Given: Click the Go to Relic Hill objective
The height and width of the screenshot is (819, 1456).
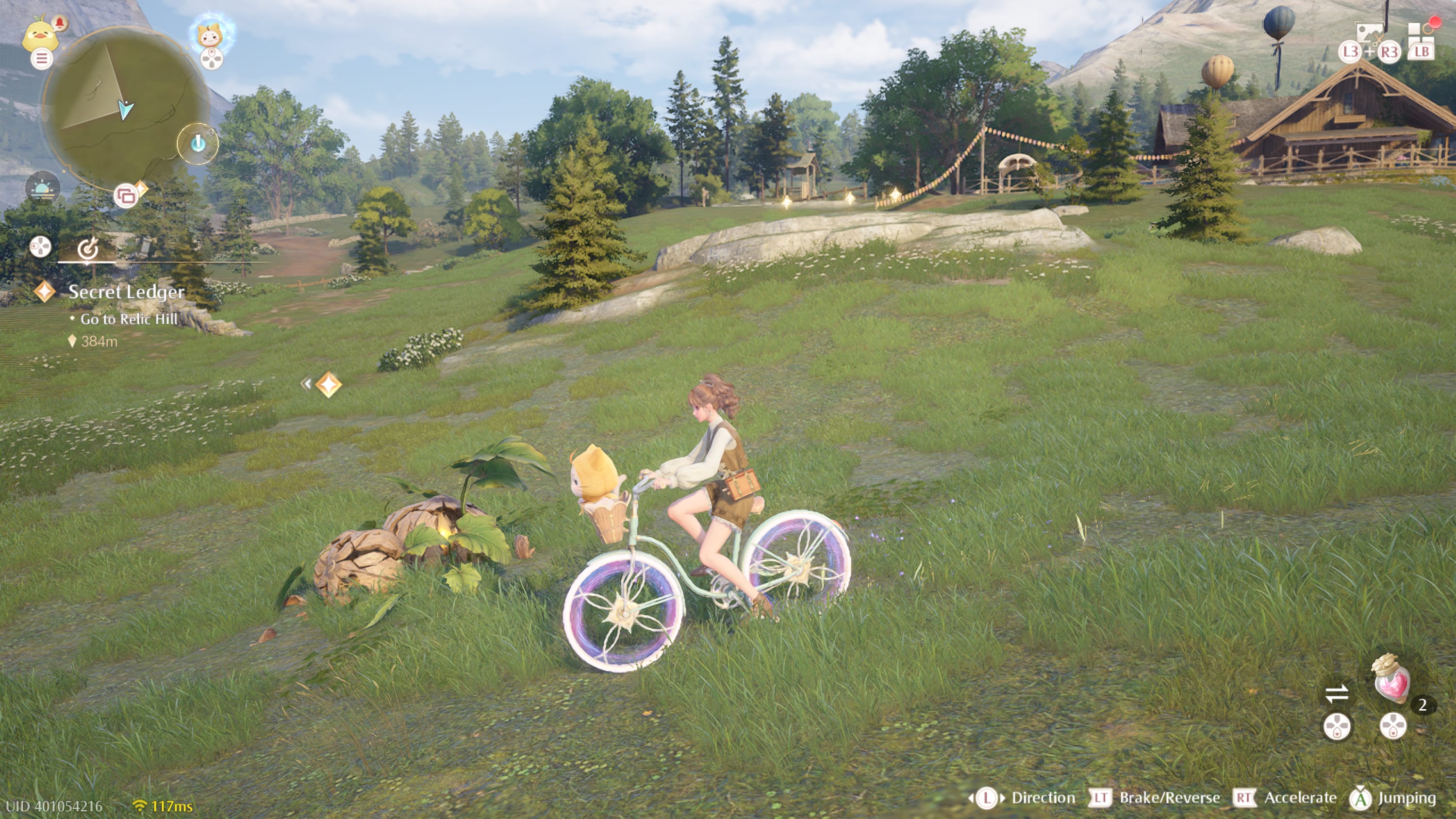Looking at the screenshot, I should coord(130,319).
